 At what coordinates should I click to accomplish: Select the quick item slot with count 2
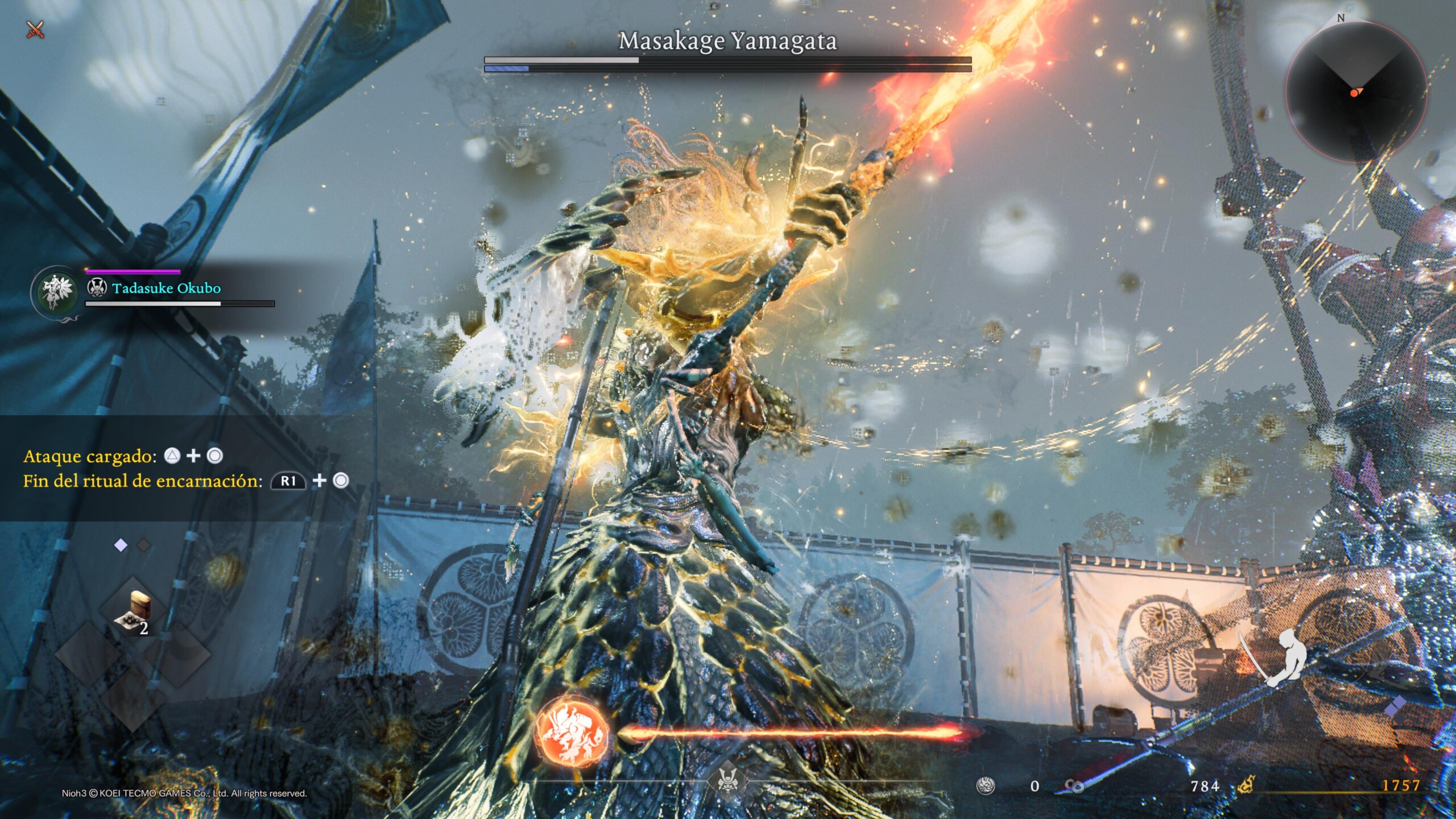(133, 612)
